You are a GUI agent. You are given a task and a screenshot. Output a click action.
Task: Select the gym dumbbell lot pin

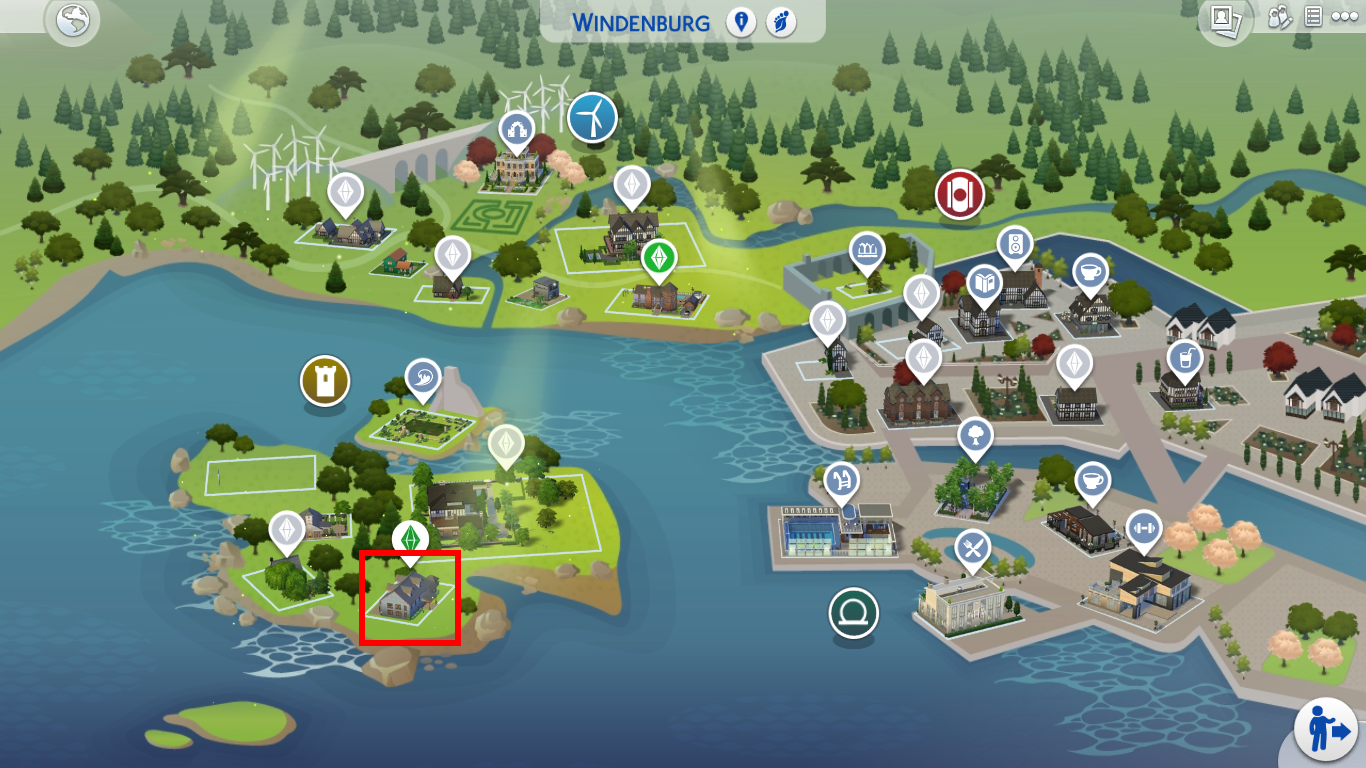(1143, 528)
